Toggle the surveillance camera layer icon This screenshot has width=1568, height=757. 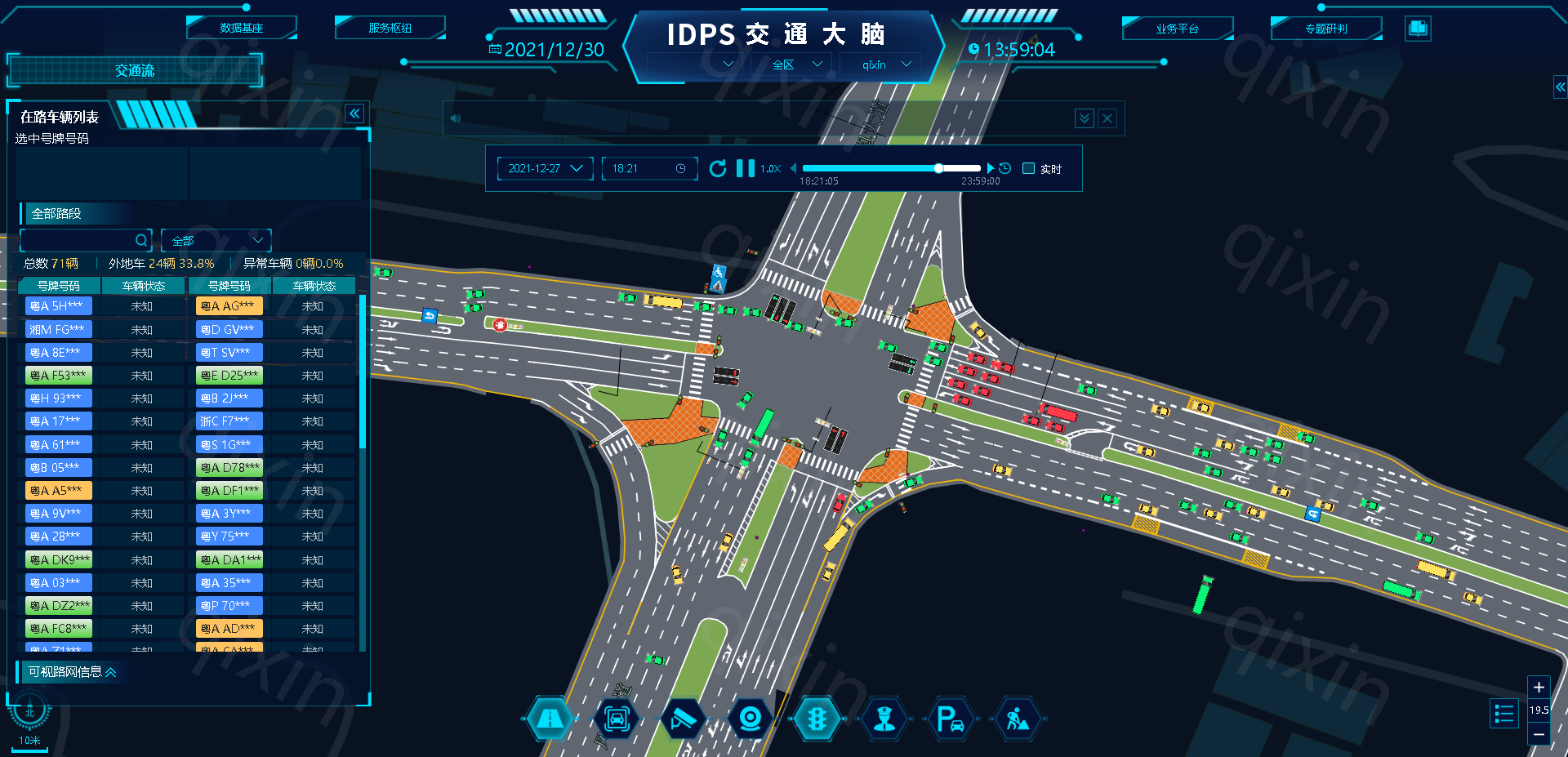click(x=682, y=719)
